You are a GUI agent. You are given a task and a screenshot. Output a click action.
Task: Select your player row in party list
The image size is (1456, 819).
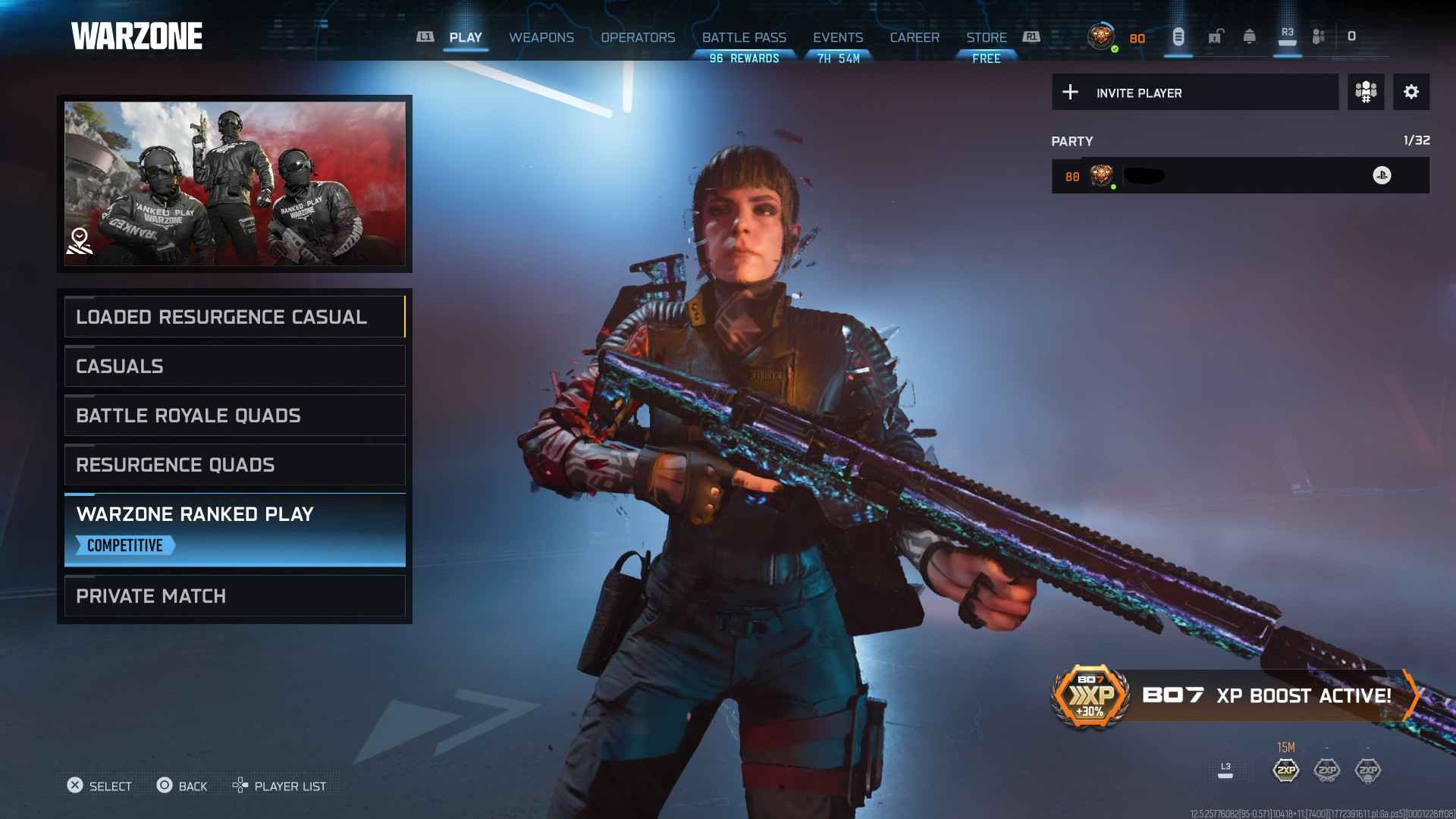[1240, 176]
